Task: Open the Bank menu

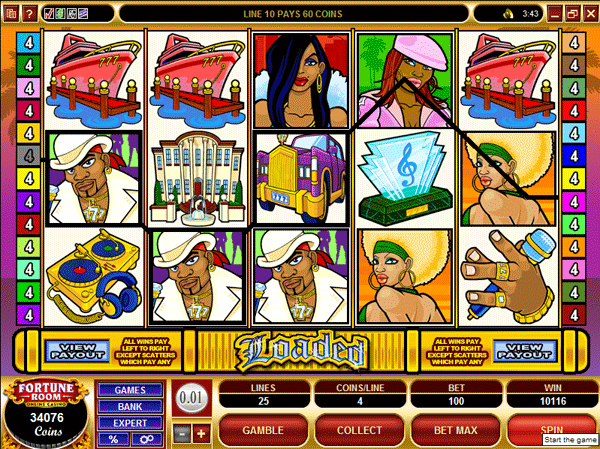Action: [131, 406]
